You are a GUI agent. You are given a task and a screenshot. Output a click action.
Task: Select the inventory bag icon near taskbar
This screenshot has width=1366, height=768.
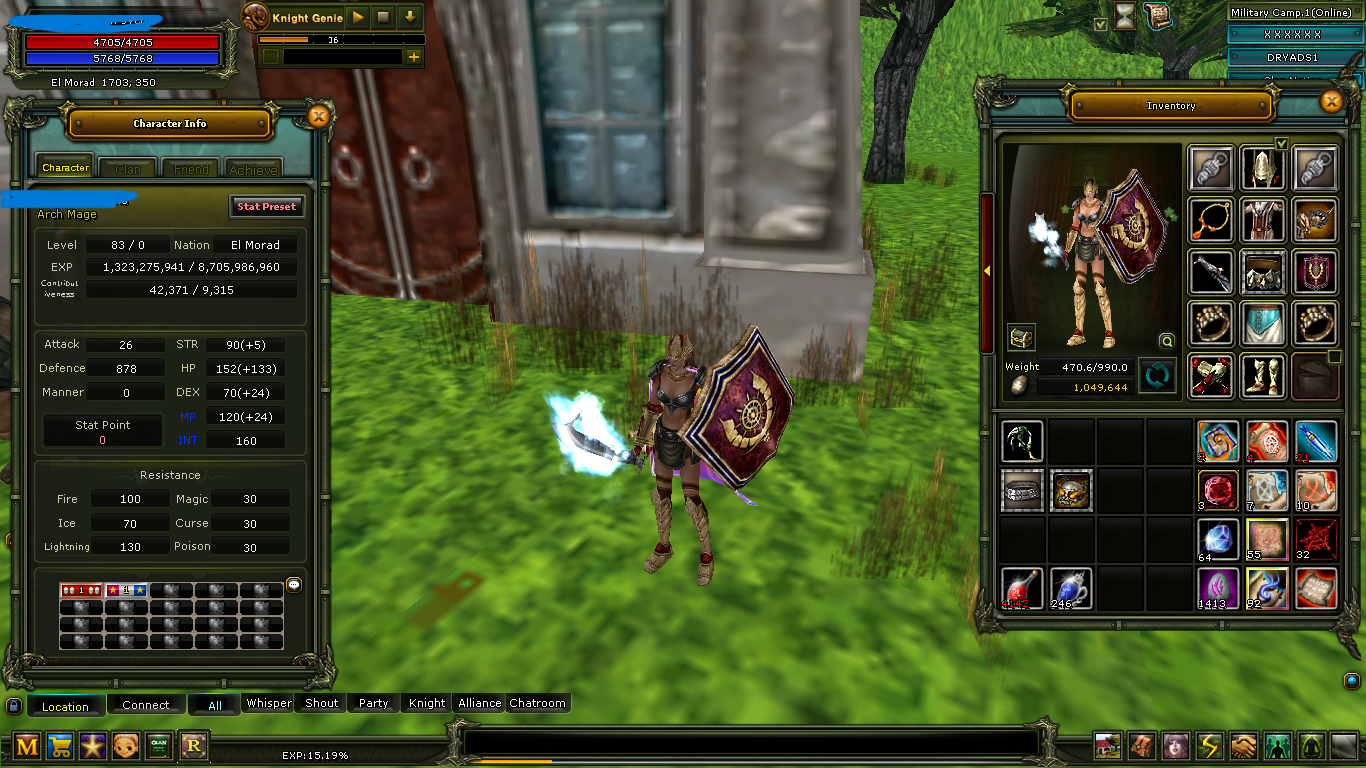tap(1141, 747)
